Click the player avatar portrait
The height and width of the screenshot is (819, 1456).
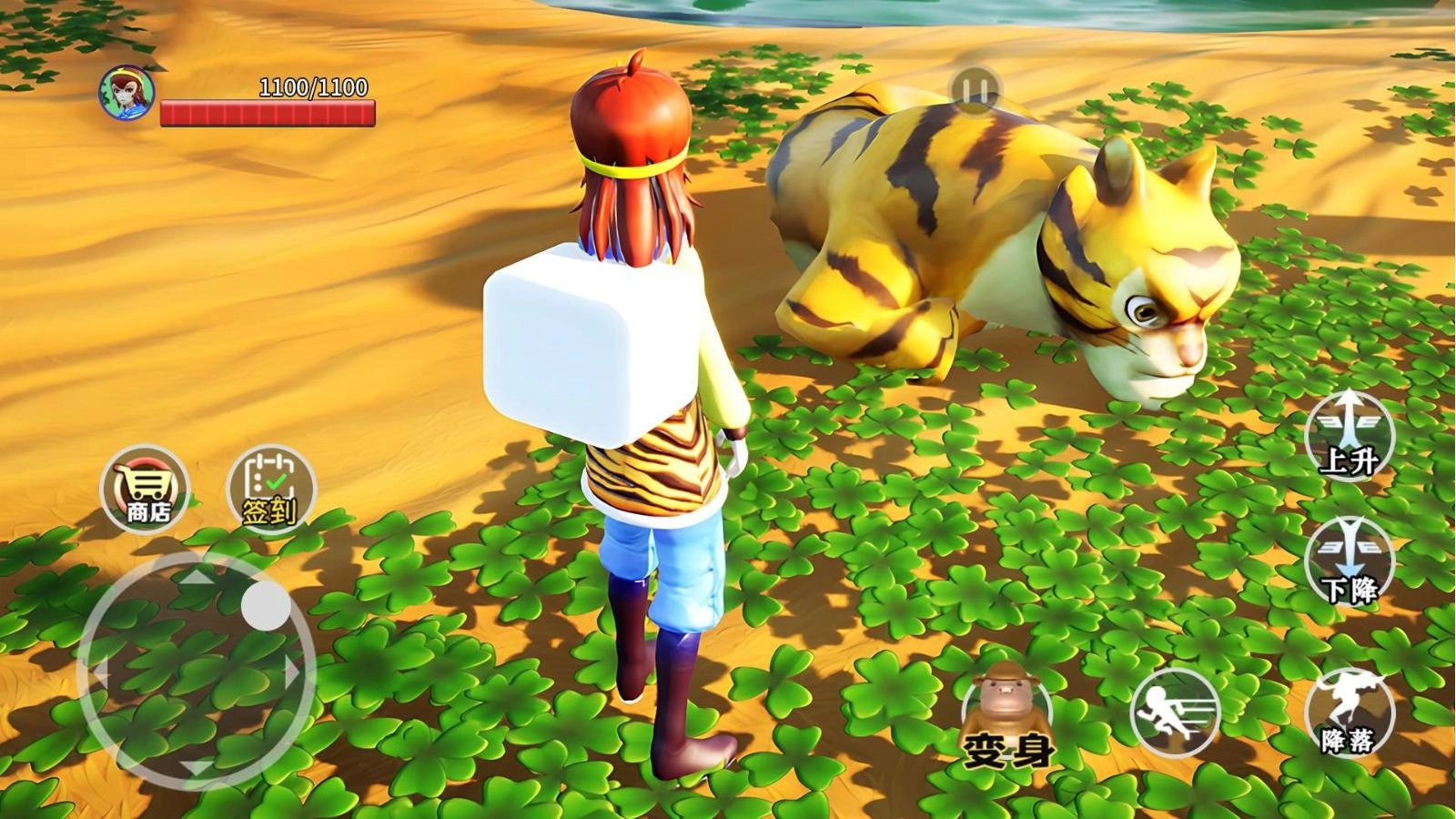click(x=126, y=91)
